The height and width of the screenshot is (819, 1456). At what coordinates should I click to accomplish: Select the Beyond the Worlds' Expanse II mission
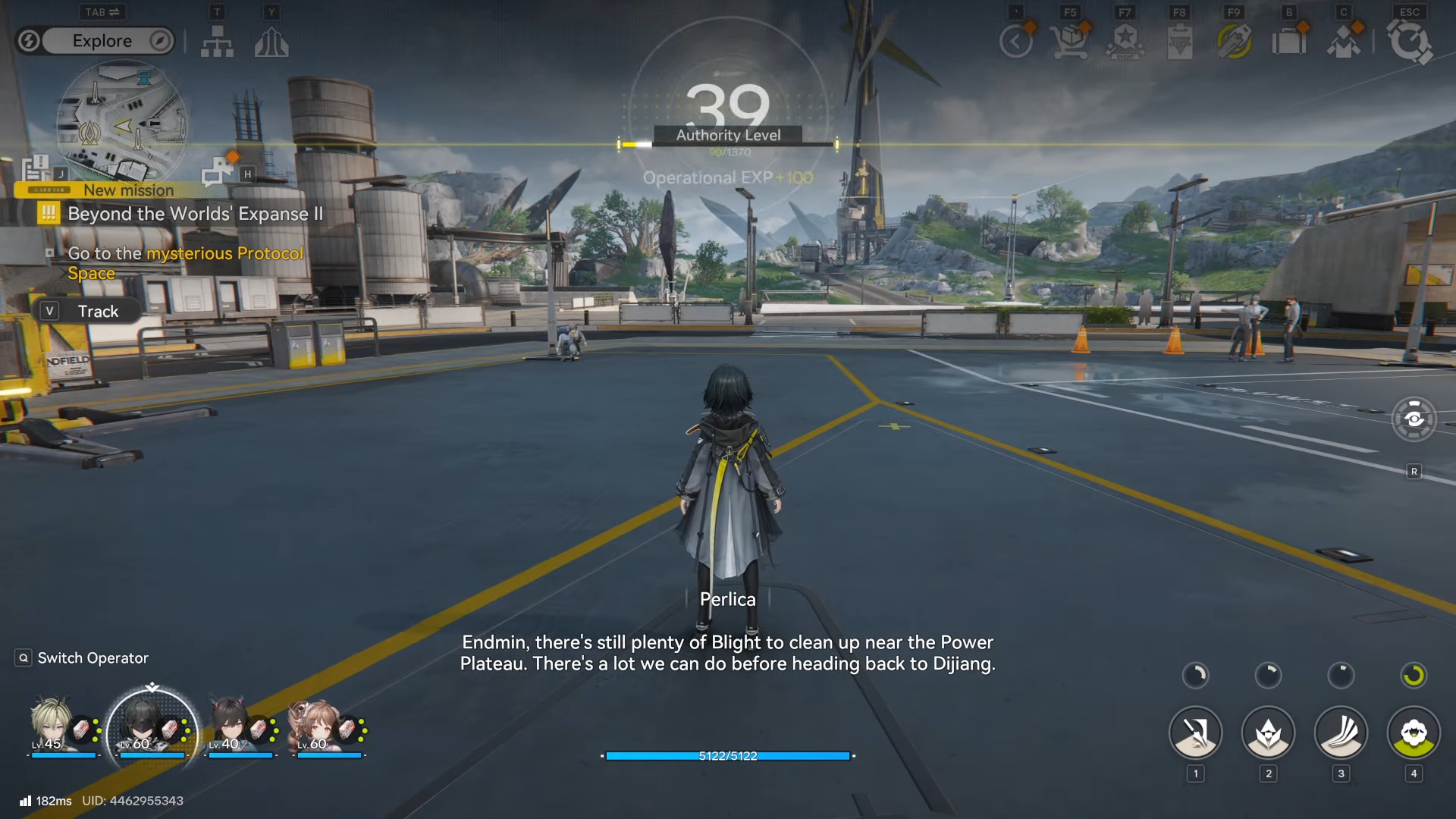(195, 214)
